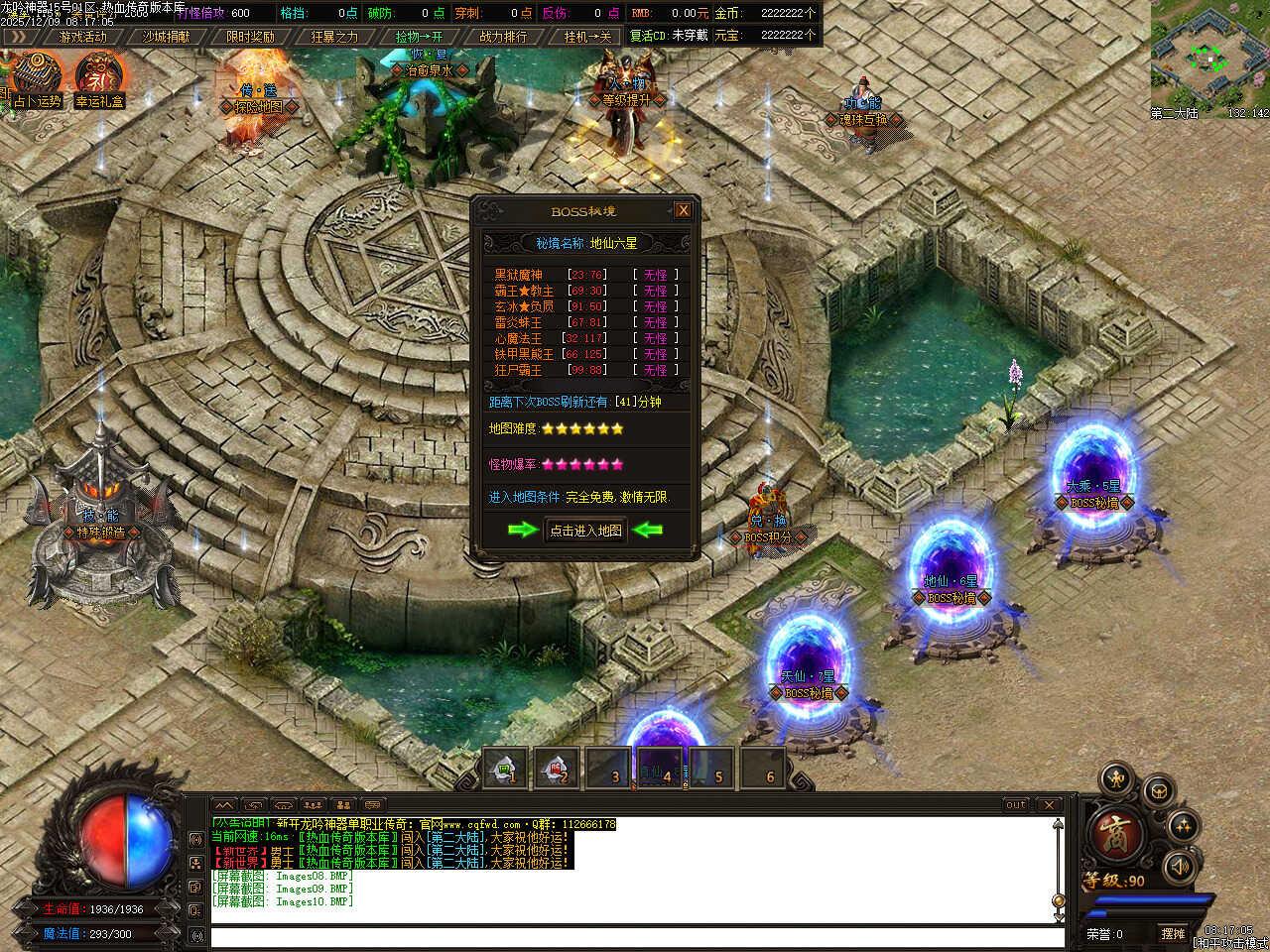The image size is (1270, 952).
Task: Open the 沙城捐献 menu
Action: point(167,37)
